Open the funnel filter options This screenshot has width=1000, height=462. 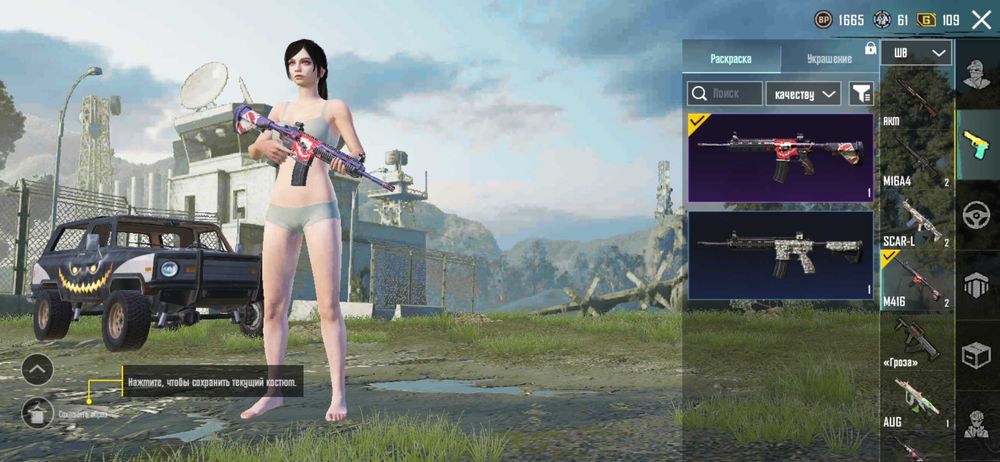pyautogui.click(x=860, y=94)
